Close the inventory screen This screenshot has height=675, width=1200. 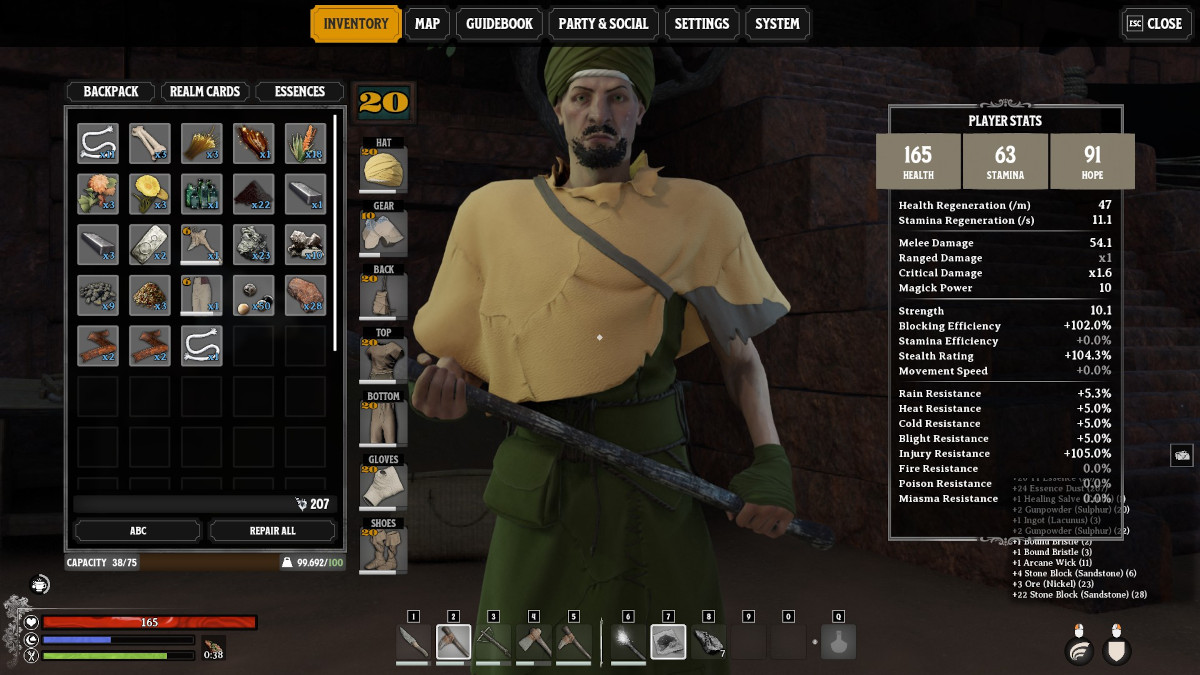tap(1155, 24)
